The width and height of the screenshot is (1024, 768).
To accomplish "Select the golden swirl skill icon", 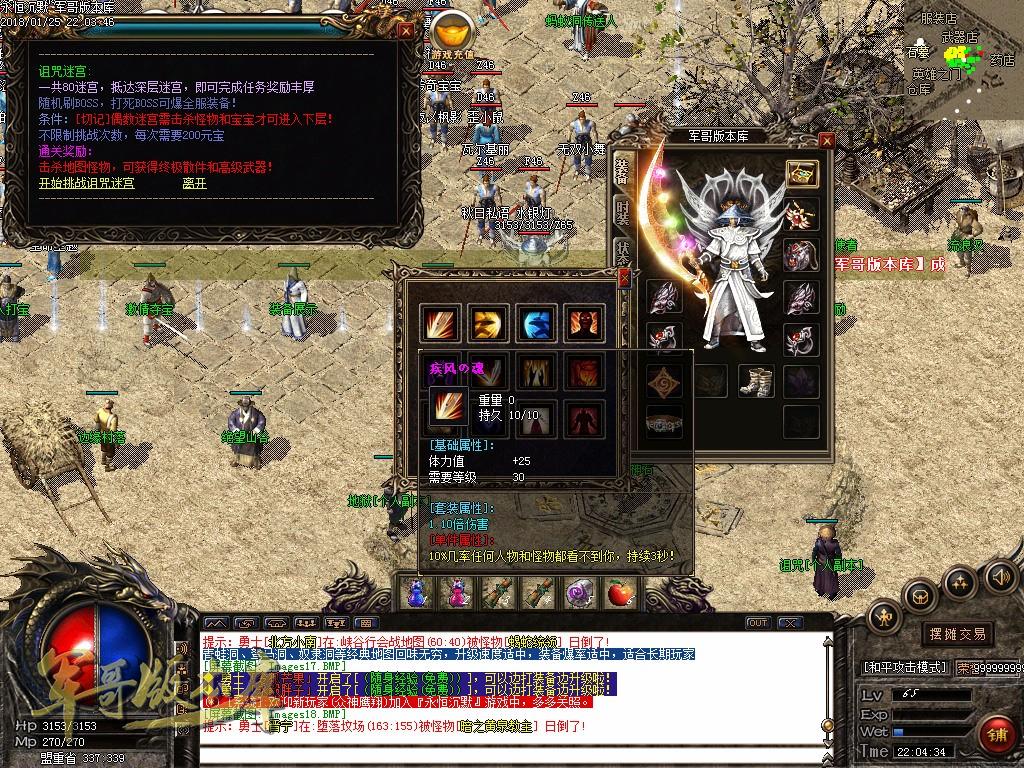I will pos(487,323).
